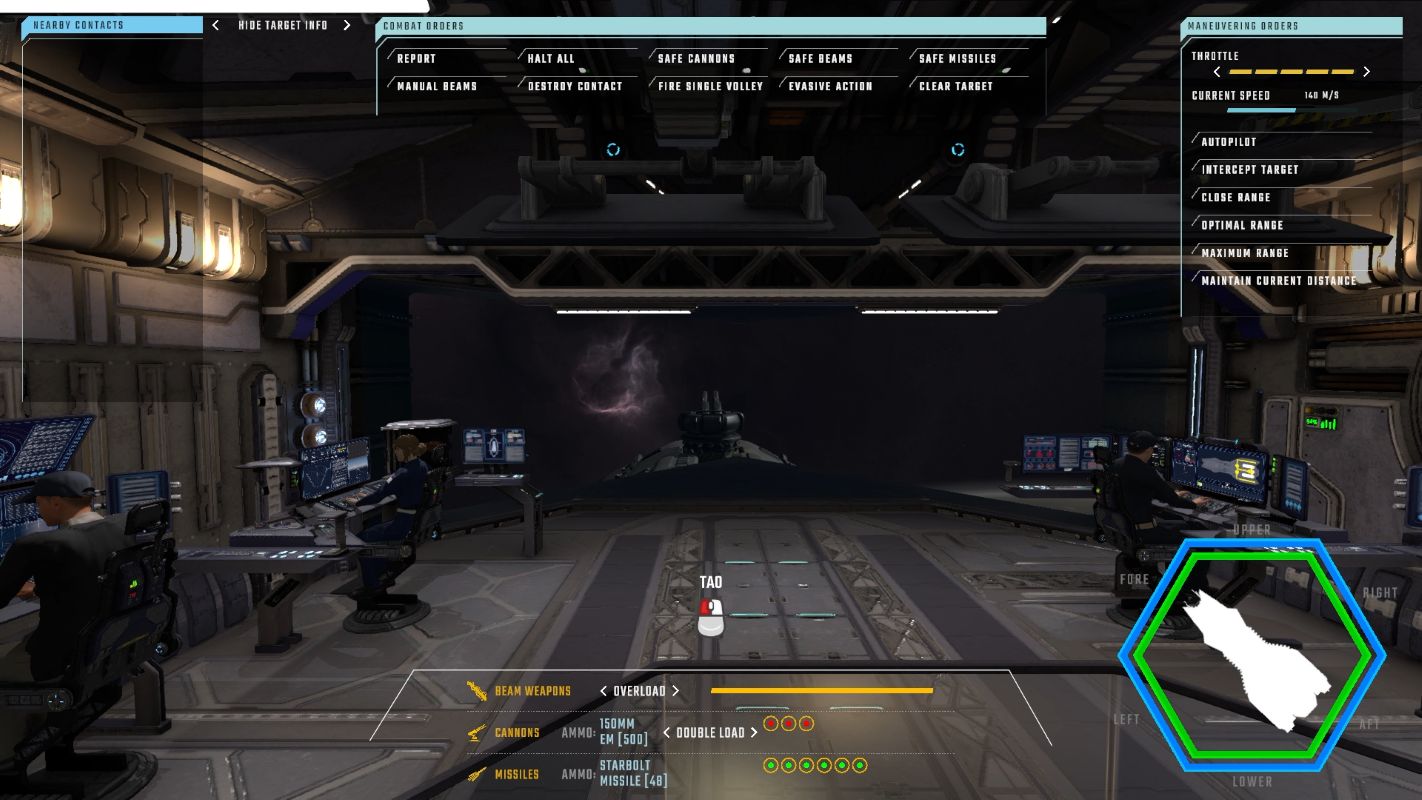Select Manual Beams order
Viewport: 1422px width, 800px height.
tap(437, 87)
